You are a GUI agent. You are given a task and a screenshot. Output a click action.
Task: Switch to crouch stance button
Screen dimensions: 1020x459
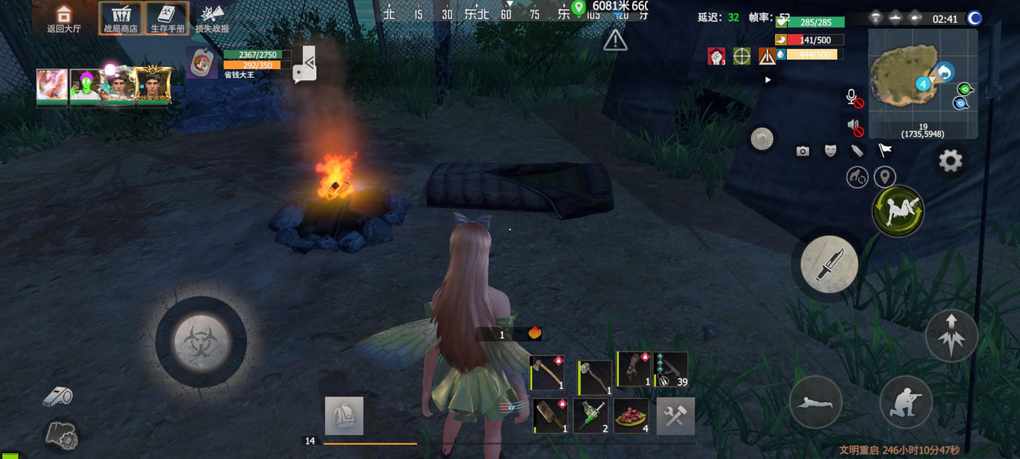906,401
